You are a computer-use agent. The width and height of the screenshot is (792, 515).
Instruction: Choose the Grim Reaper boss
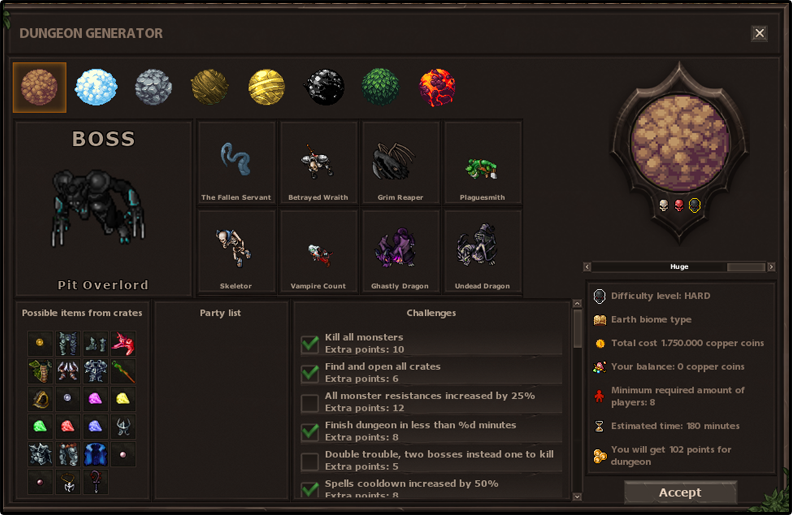(x=400, y=162)
